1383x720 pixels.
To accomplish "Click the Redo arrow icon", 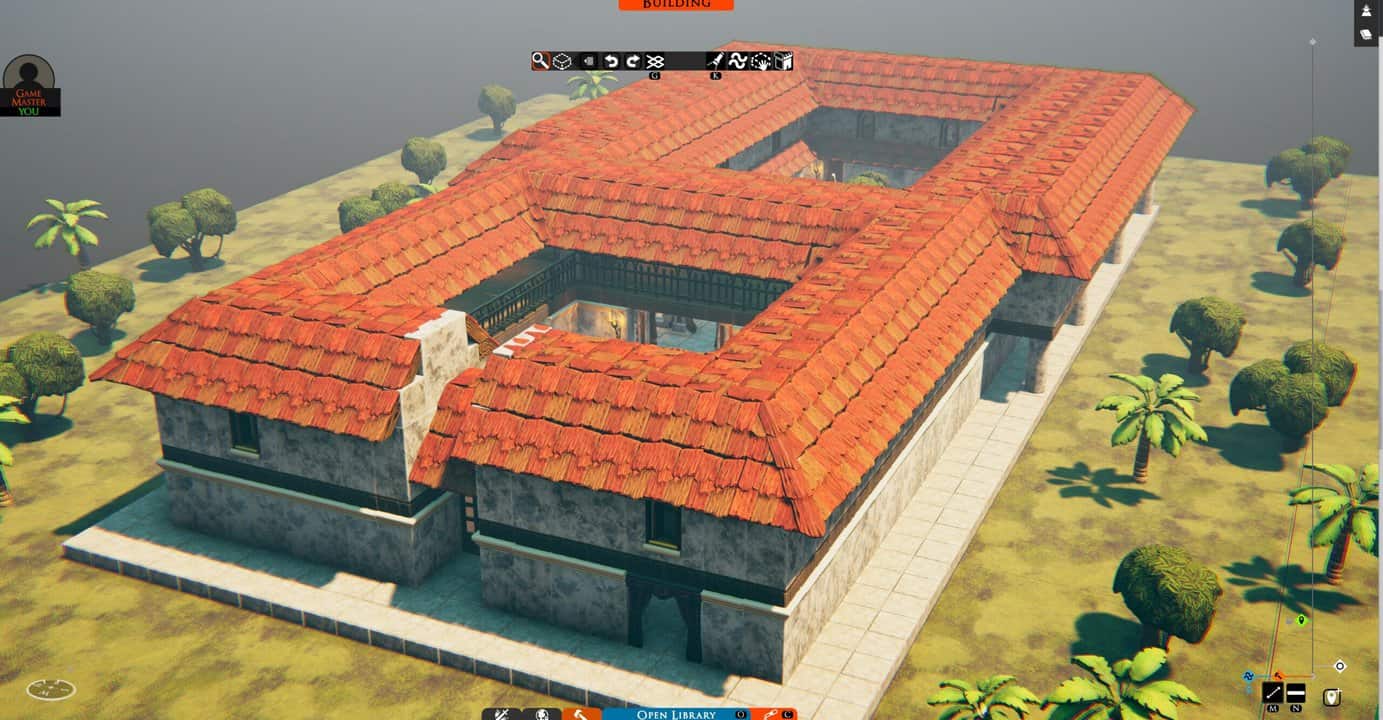I will (634, 61).
